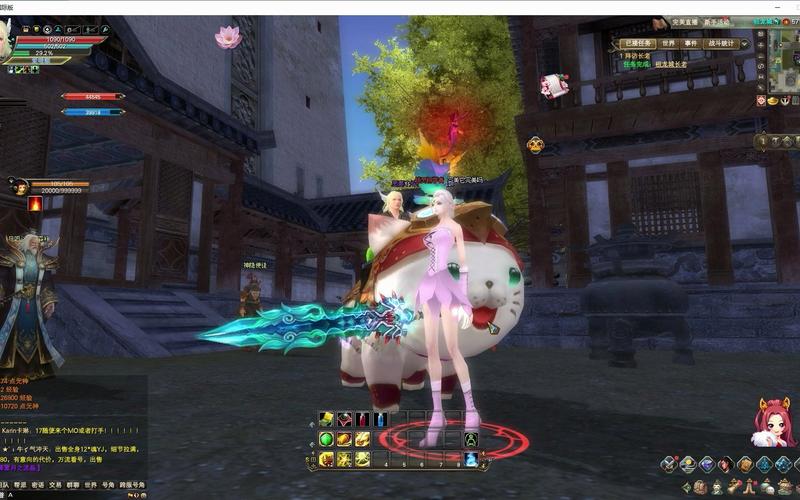Screen dimensions: 800x500
Task: Select the 事件 tab
Action: pyautogui.click(x=692, y=44)
